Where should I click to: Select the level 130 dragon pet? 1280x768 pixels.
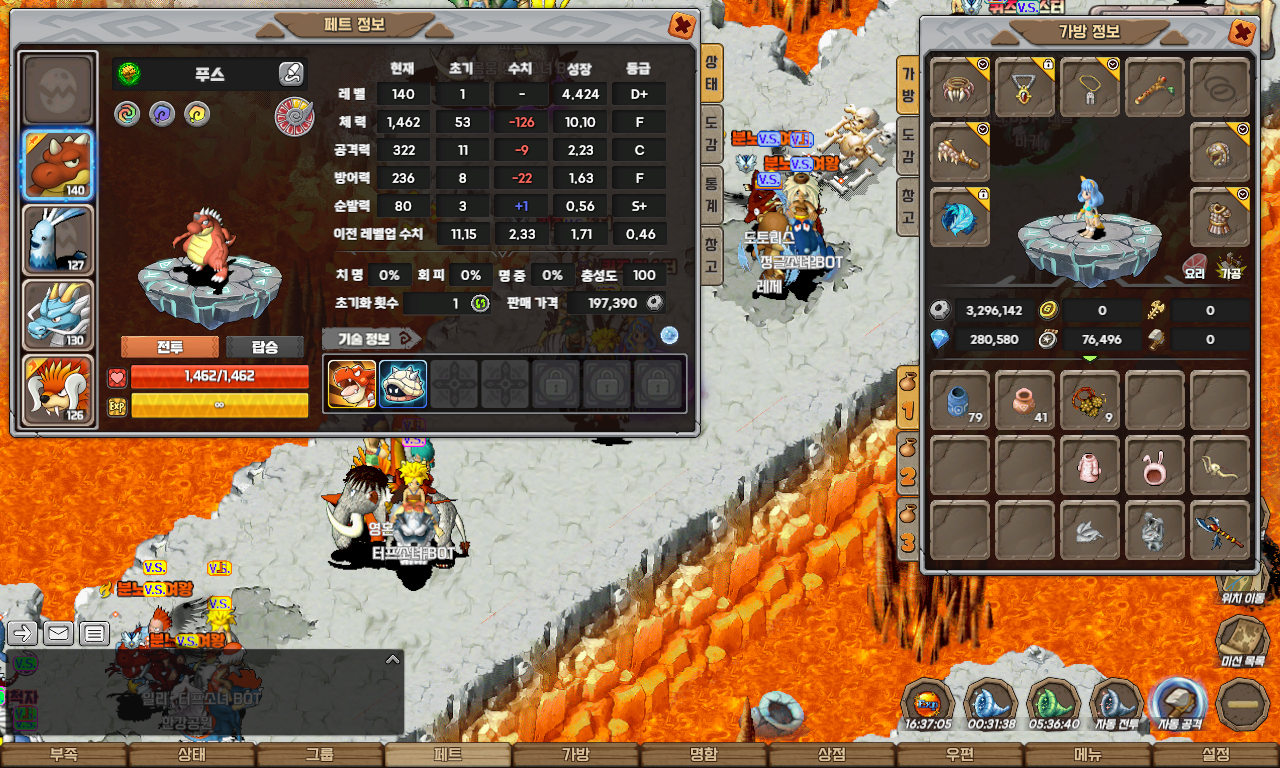(x=58, y=315)
